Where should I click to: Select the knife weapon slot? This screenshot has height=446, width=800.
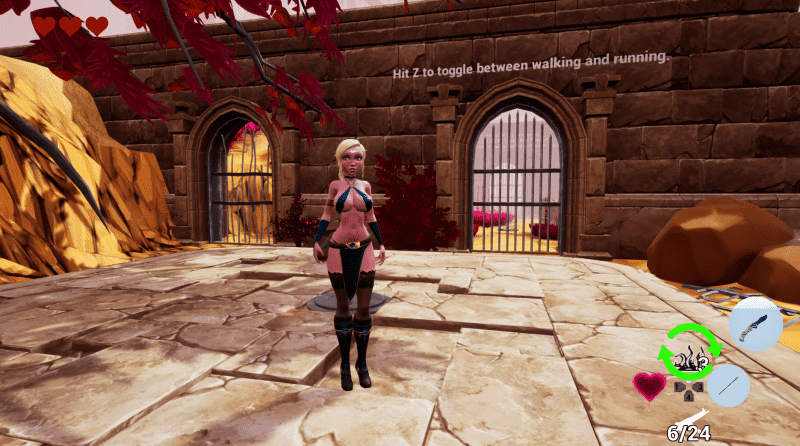[x=754, y=325]
